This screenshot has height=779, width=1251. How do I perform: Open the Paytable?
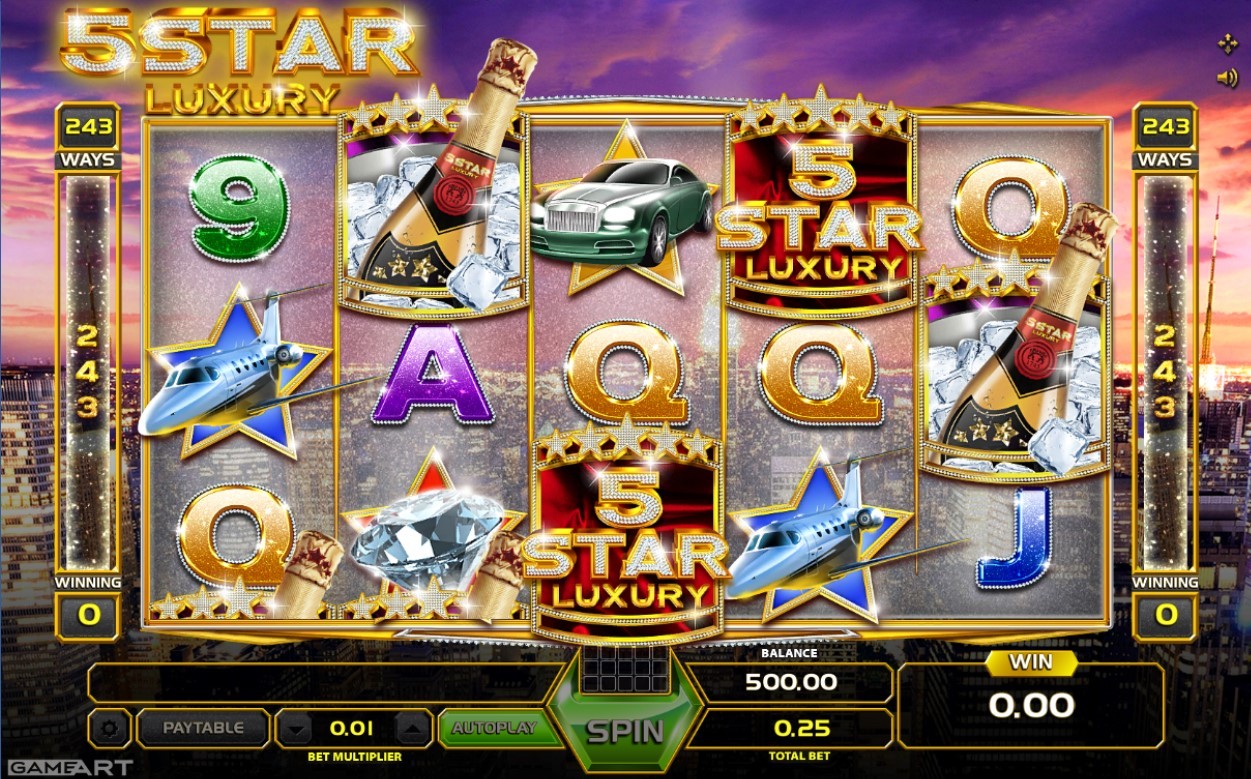pos(203,728)
